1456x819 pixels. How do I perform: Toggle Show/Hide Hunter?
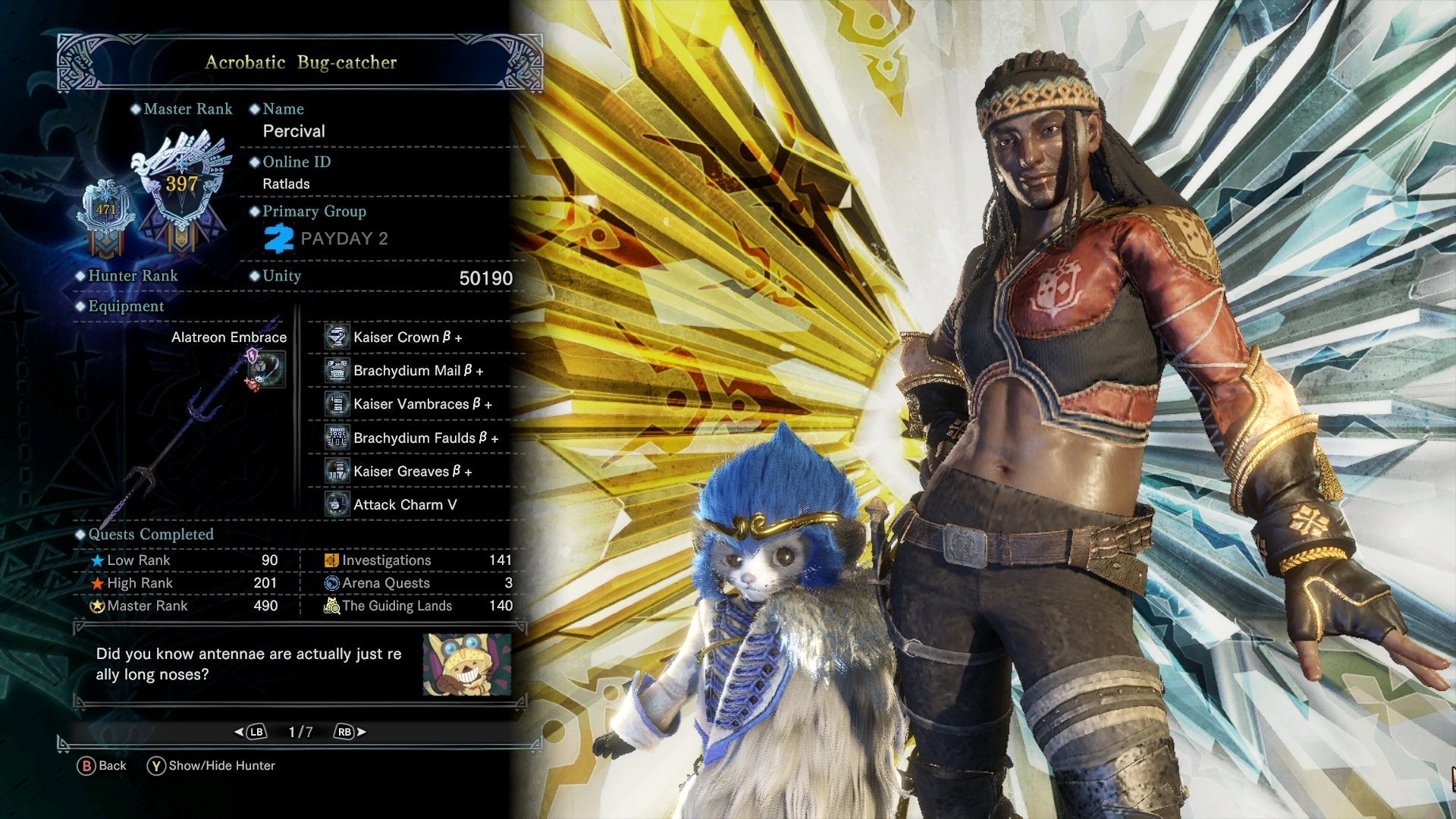(212, 766)
